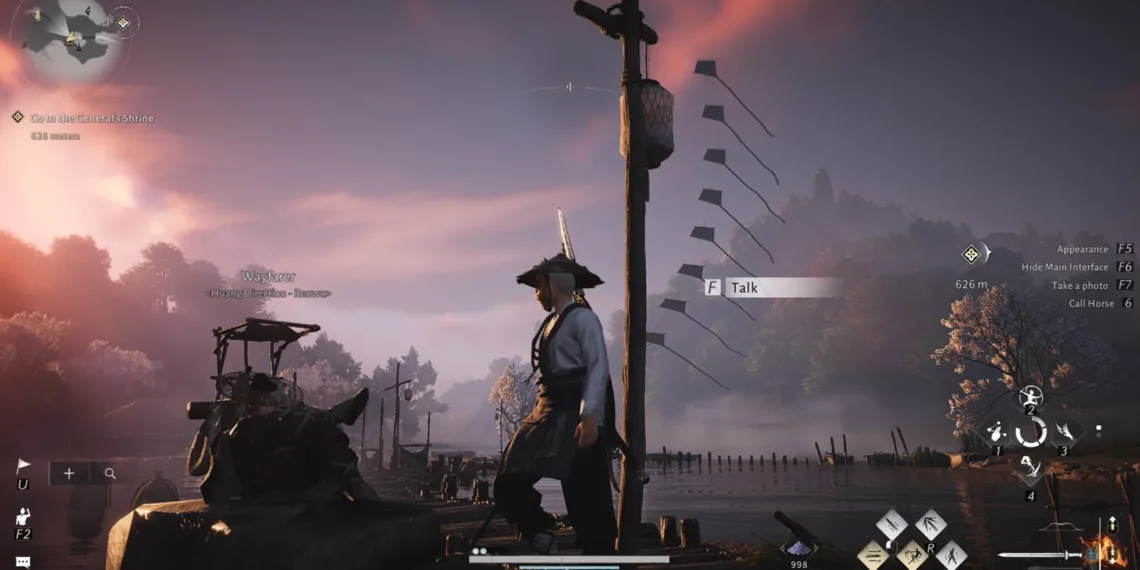The width and height of the screenshot is (1140, 570).
Task: Activate the archer skill in wheel slot 2
Action: (1030, 396)
